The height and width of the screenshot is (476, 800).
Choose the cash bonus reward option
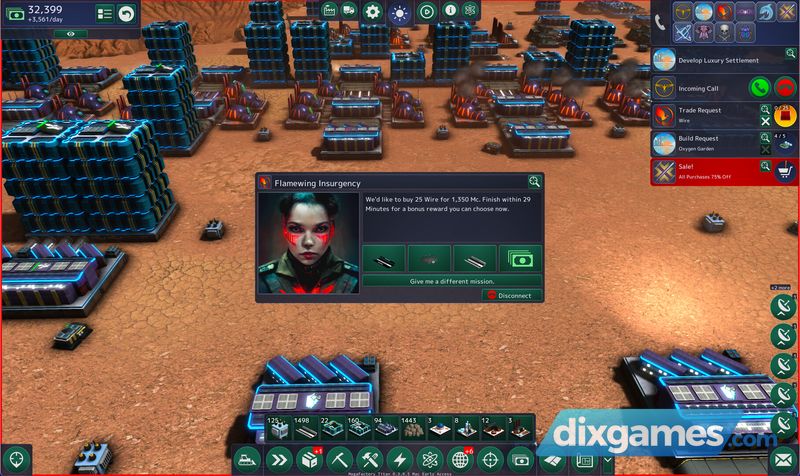[520, 258]
